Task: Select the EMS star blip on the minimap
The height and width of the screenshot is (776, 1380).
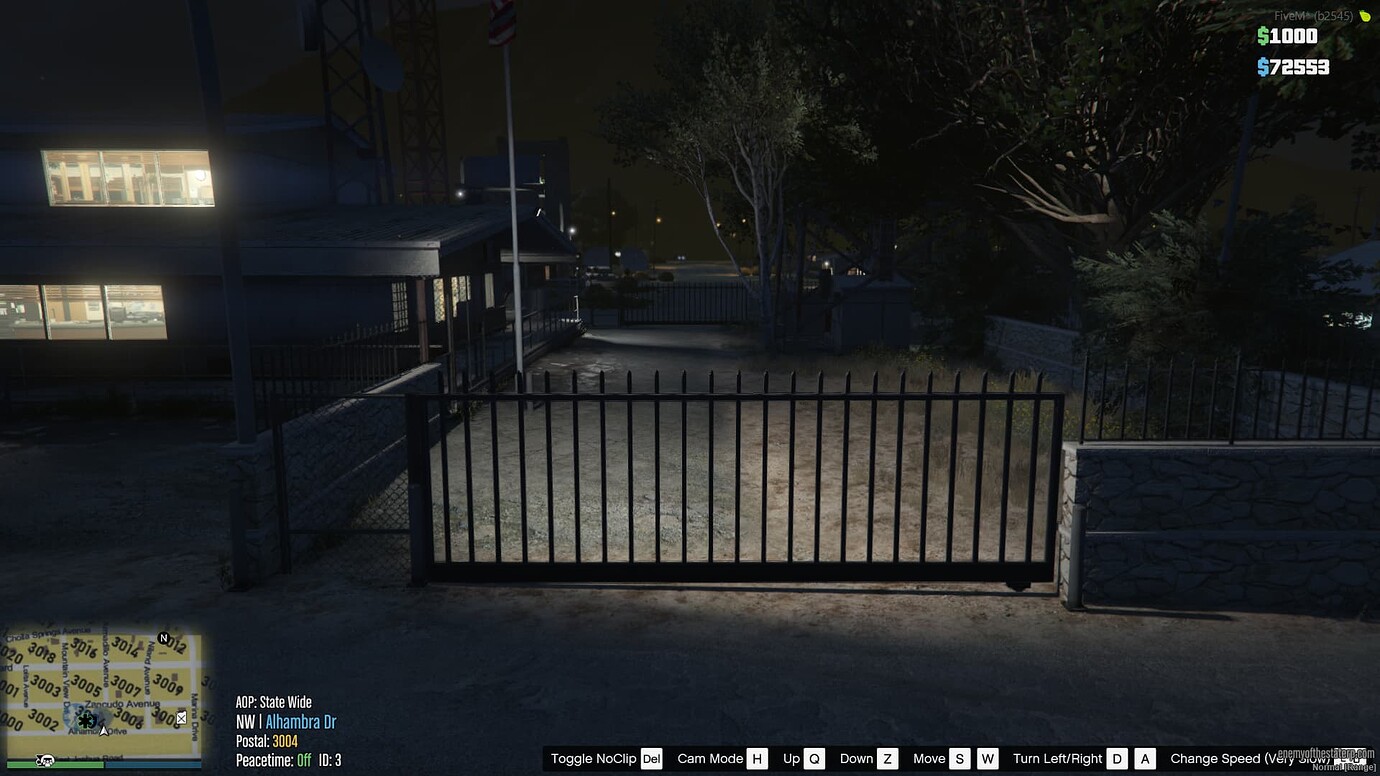Action: tap(85, 720)
